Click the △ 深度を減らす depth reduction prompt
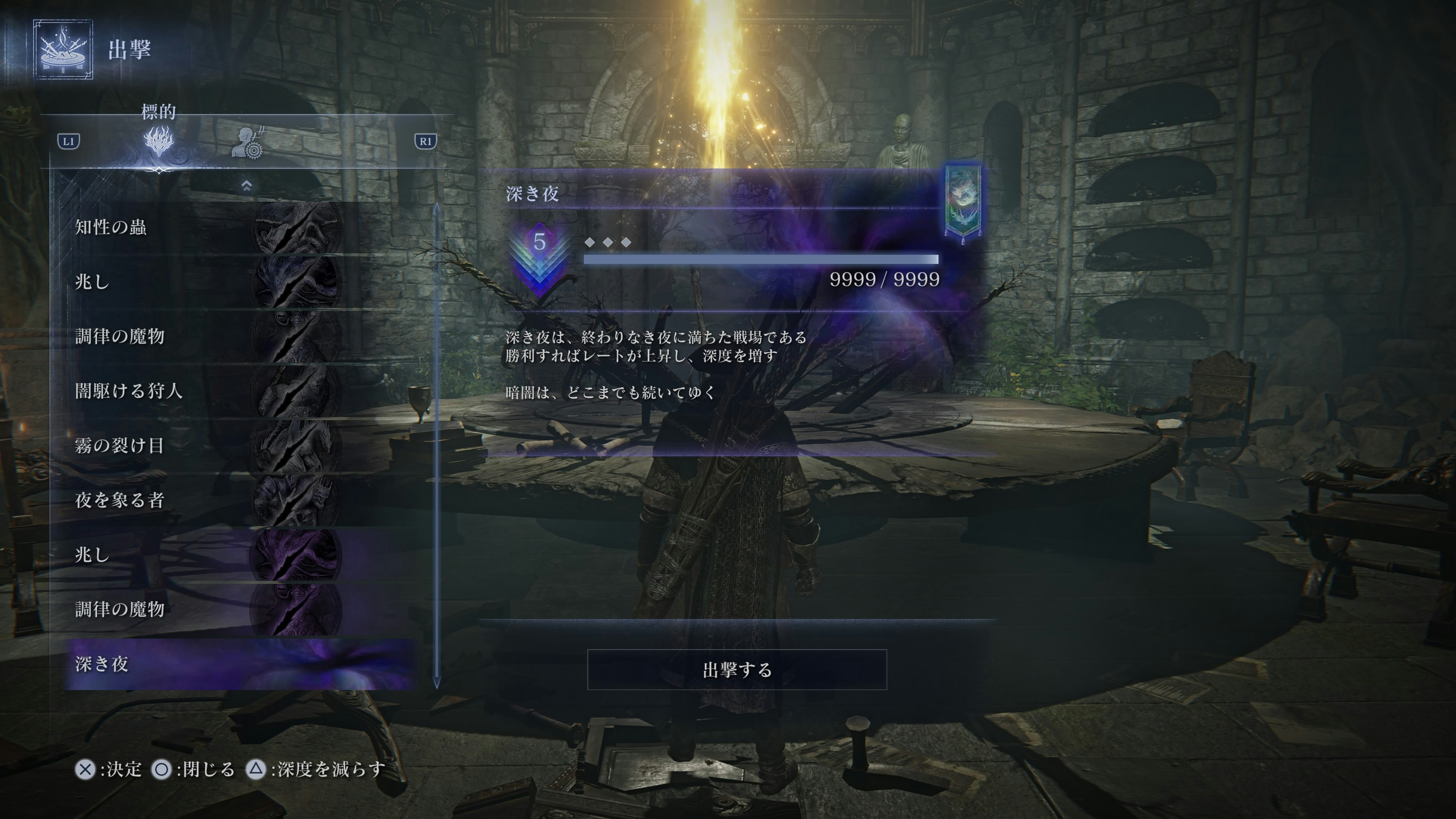 (x=256, y=770)
